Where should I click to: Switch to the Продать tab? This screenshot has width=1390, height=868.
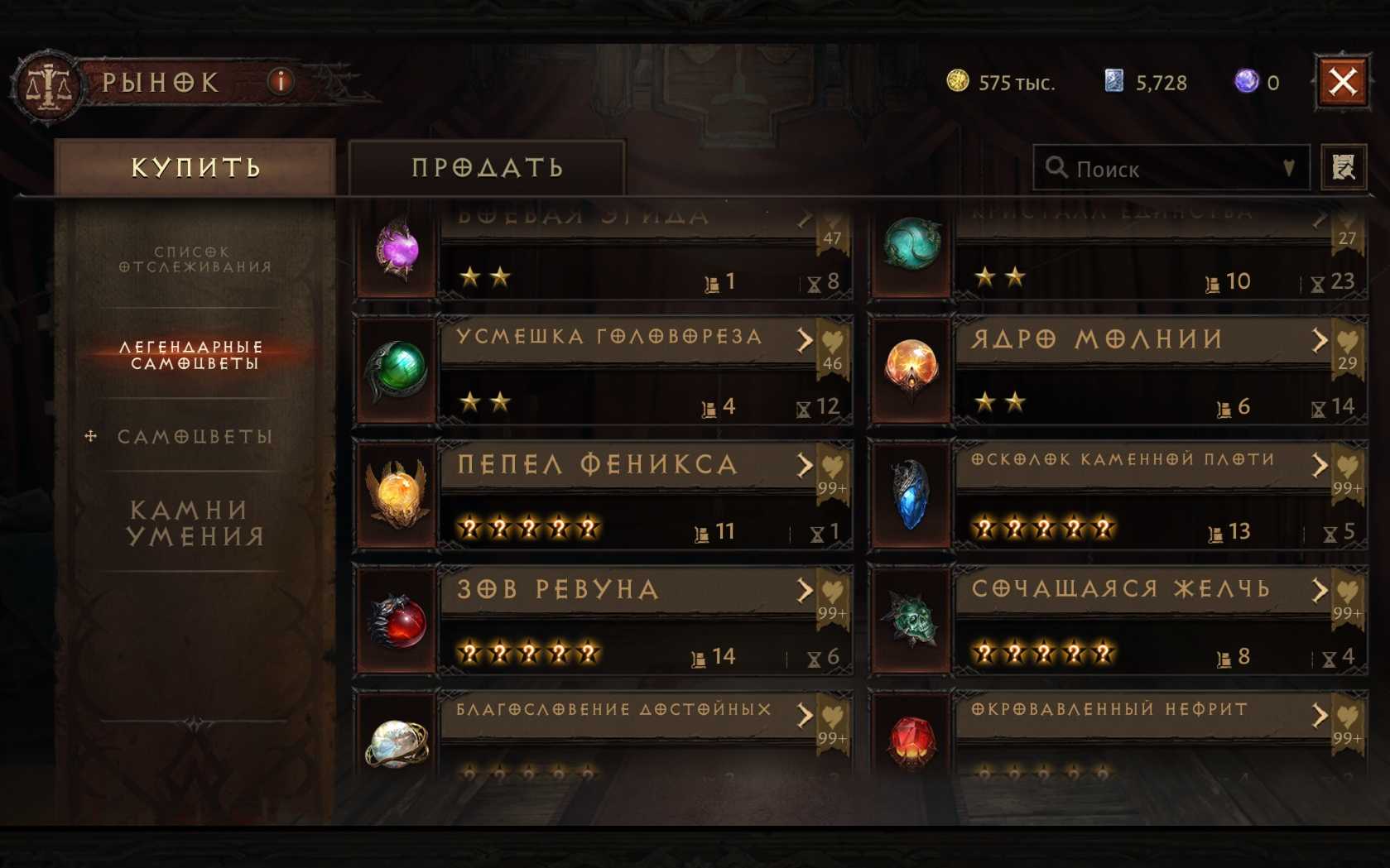pyautogui.click(x=487, y=168)
